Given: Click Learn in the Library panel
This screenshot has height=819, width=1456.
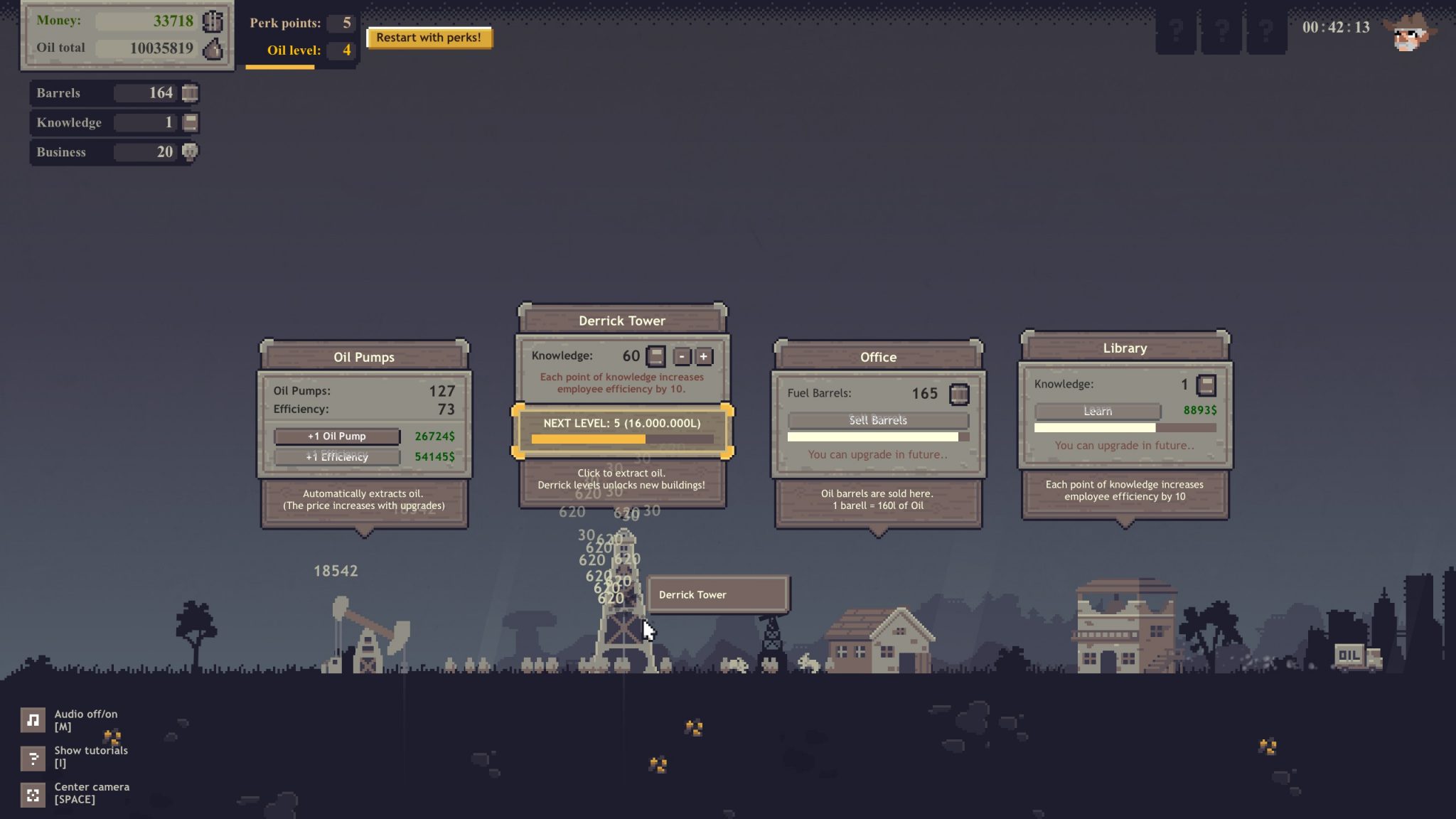Looking at the screenshot, I should coord(1097,411).
